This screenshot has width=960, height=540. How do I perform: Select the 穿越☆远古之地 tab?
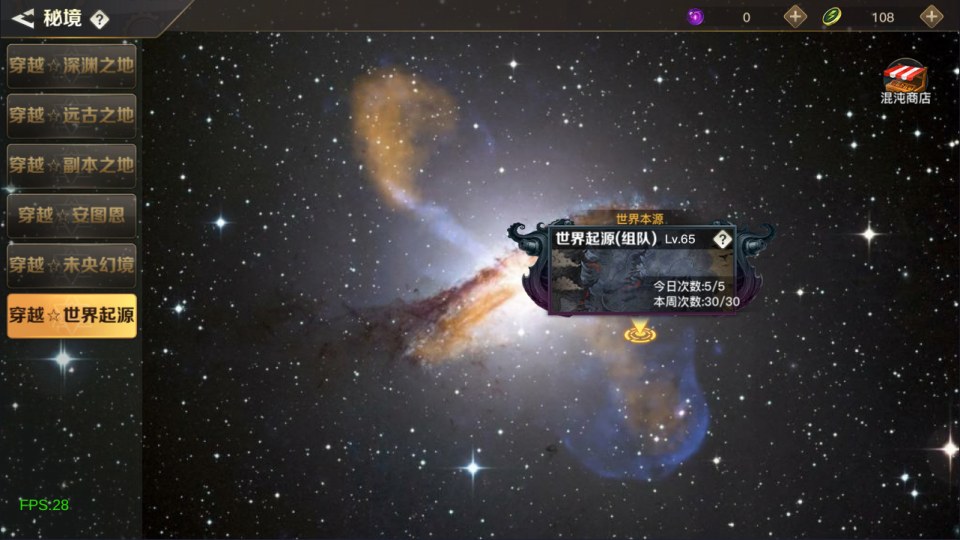[71, 115]
